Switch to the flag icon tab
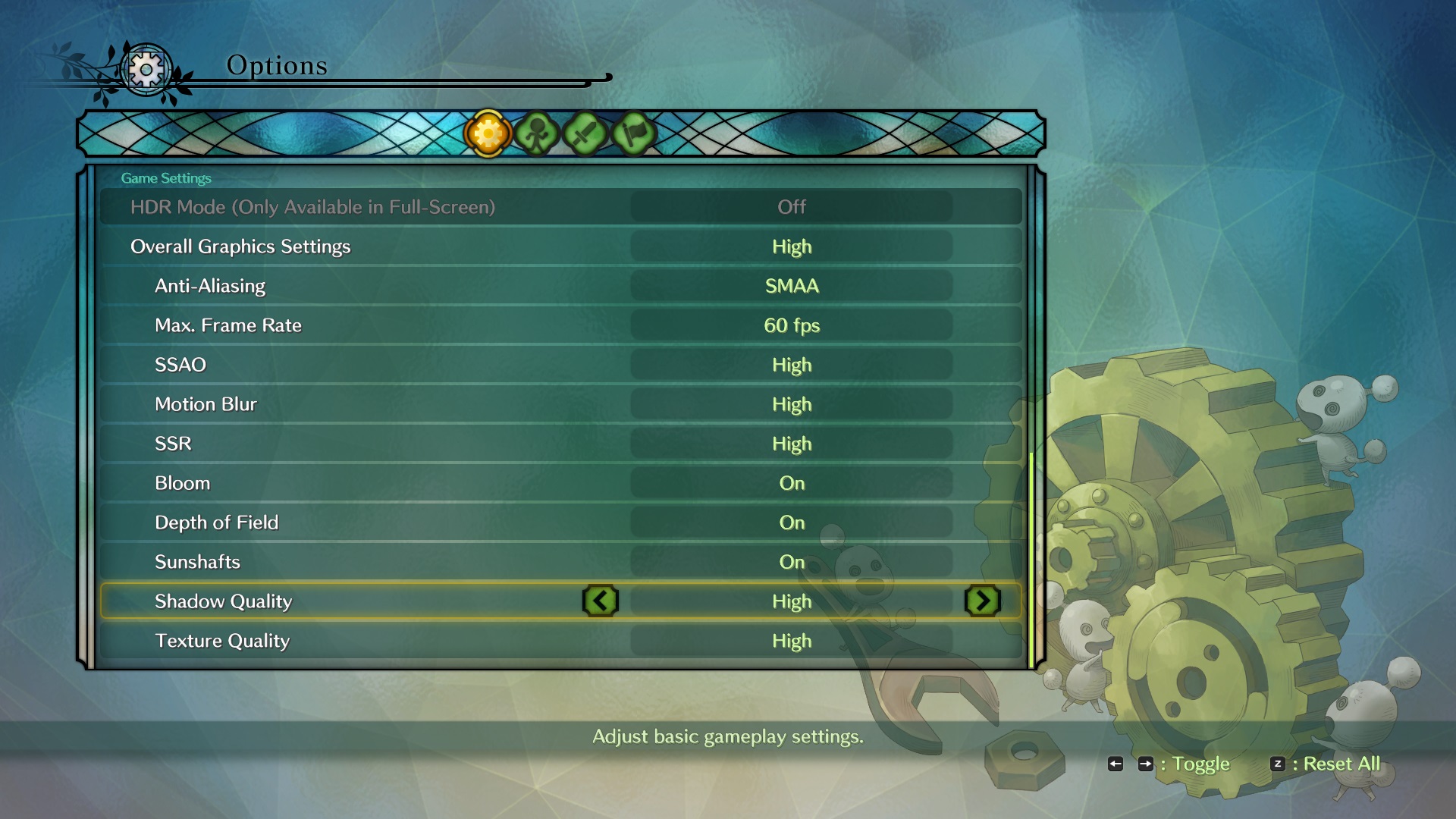This screenshot has height=819, width=1456. pyautogui.click(x=633, y=134)
